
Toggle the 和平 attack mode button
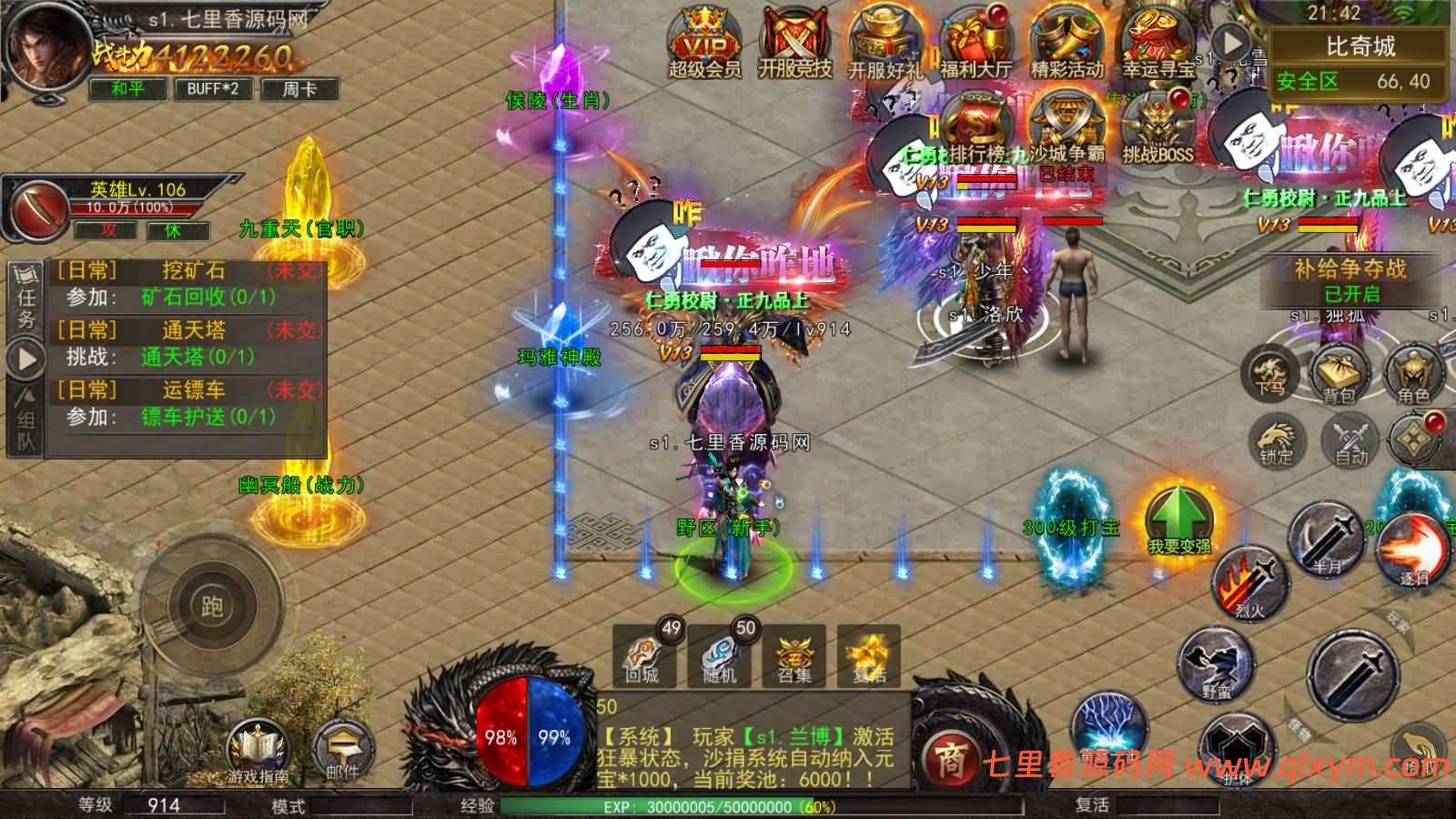click(x=128, y=88)
